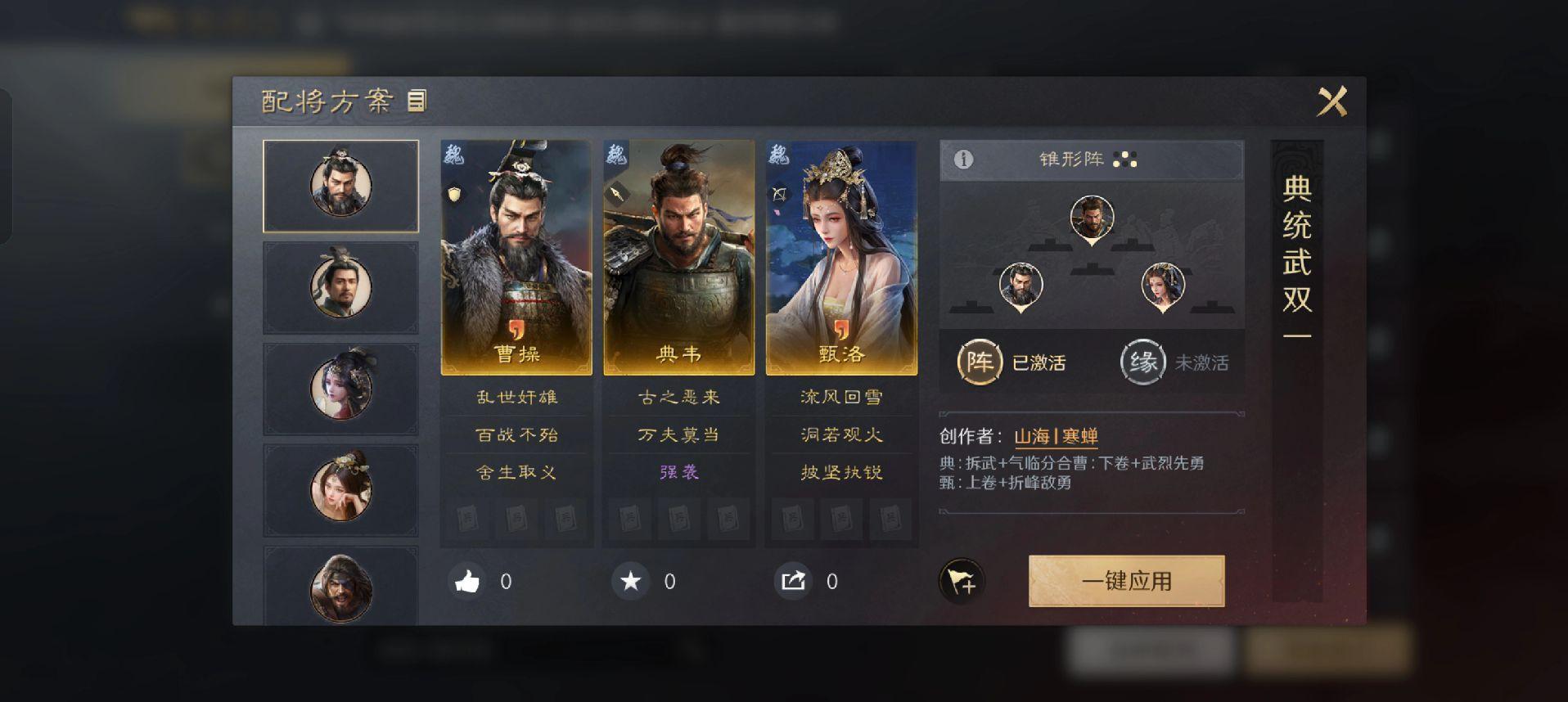Open creator profile 山海|寒蝉
The image size is (1568, 702).
tap(1056, 436)
